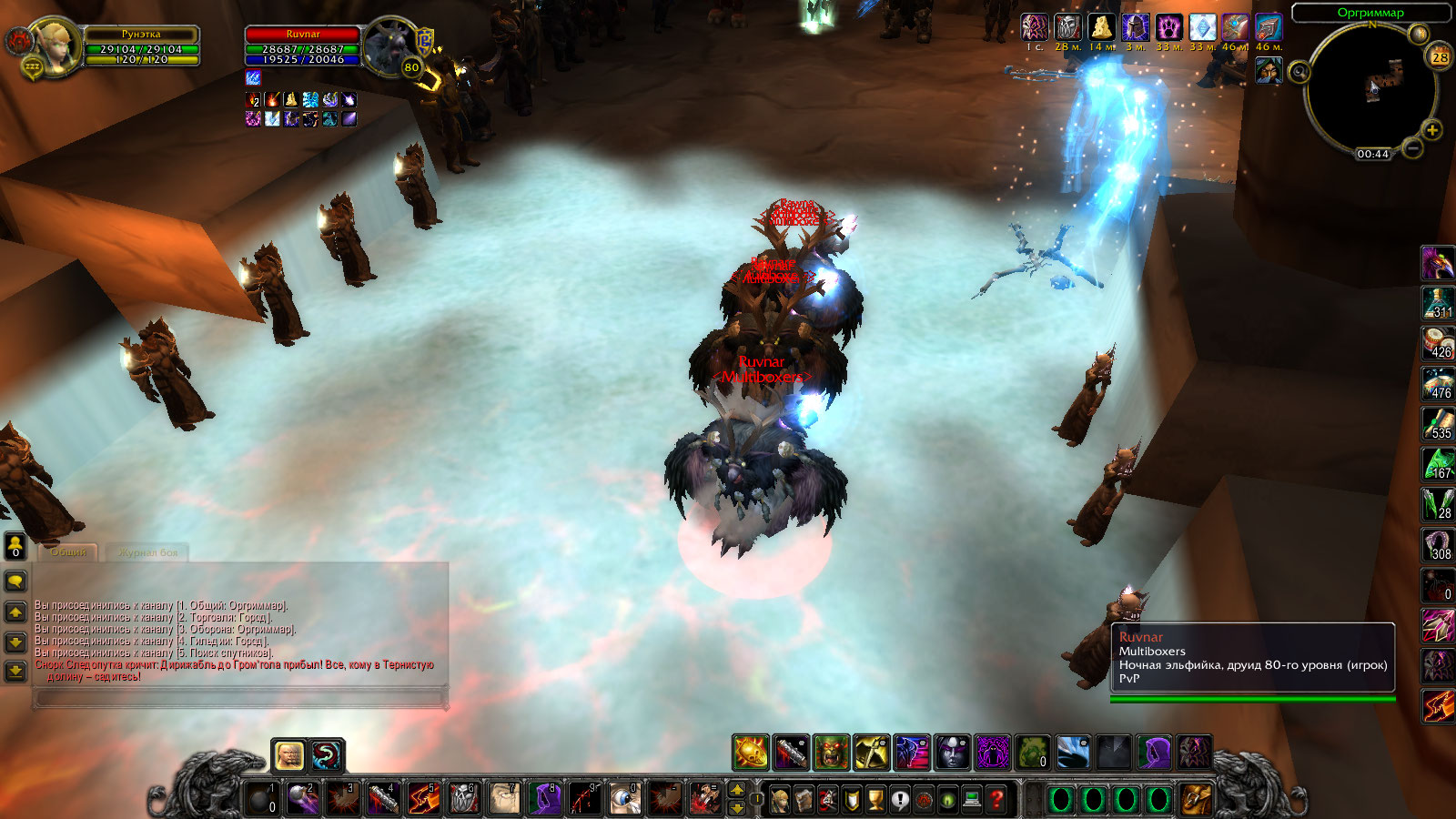Viewport: 1456px width, 819px height.
Task: Open the achievements goblet micro button
Action: [875, 800]
